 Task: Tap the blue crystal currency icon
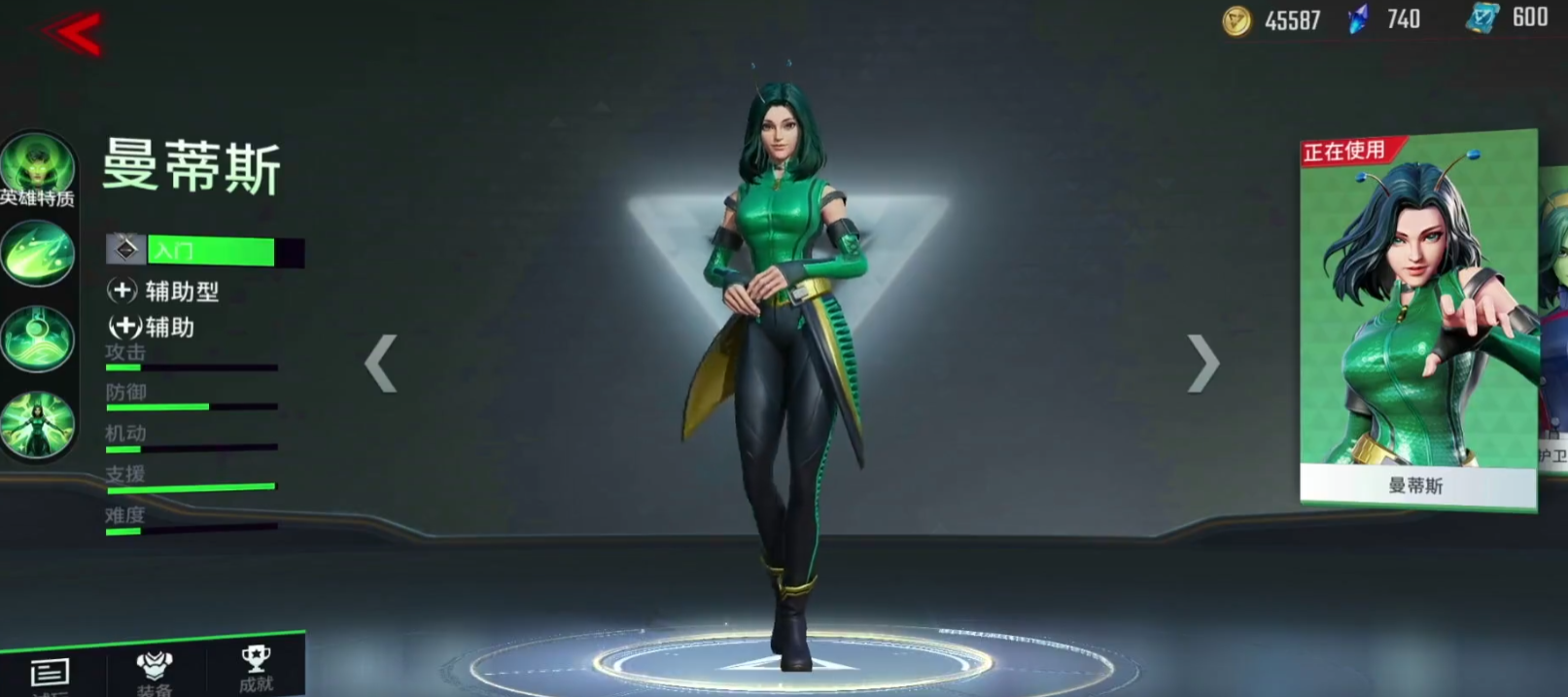point(1359,19)
